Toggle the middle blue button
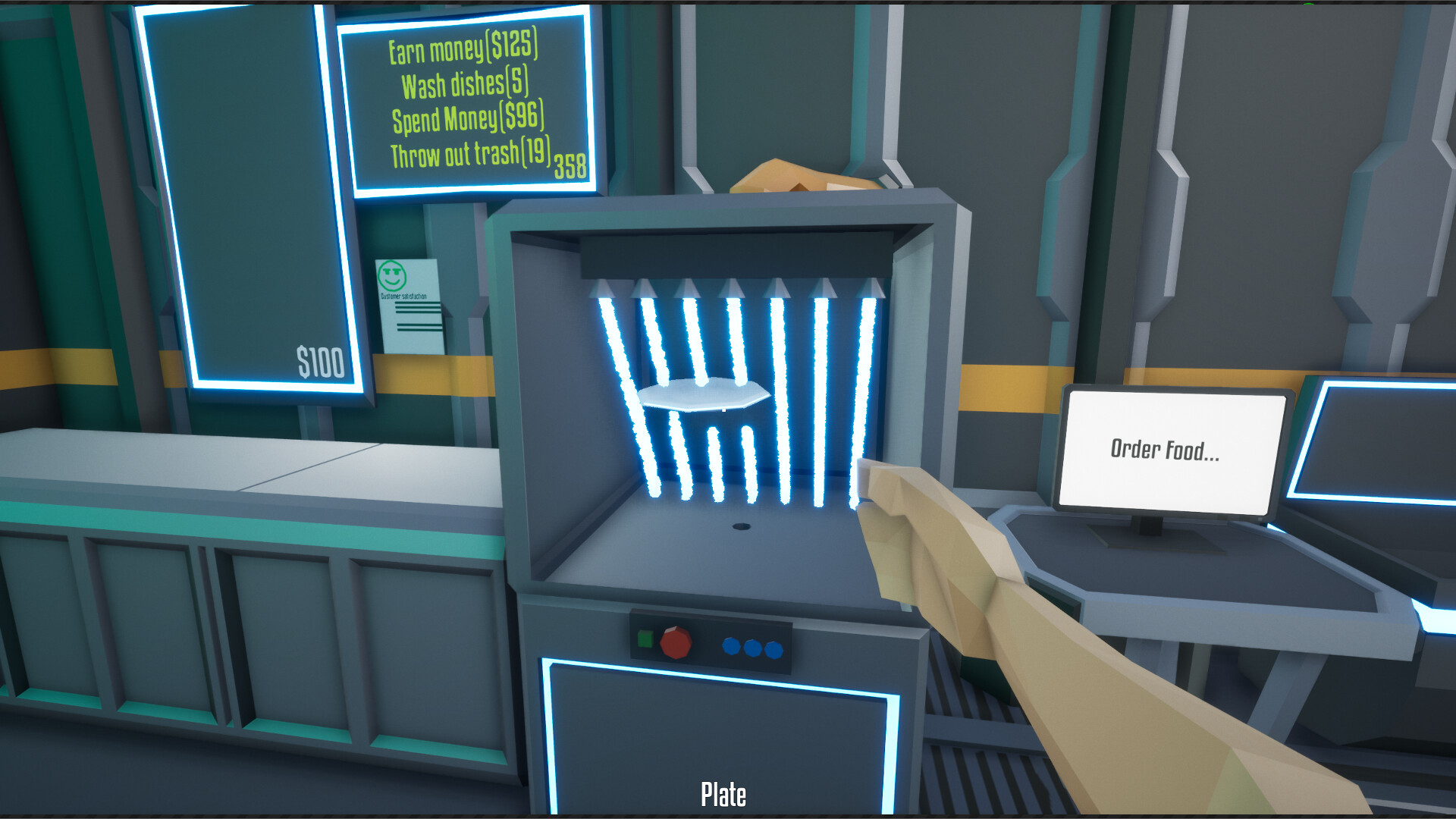 [x=752, y=648]
